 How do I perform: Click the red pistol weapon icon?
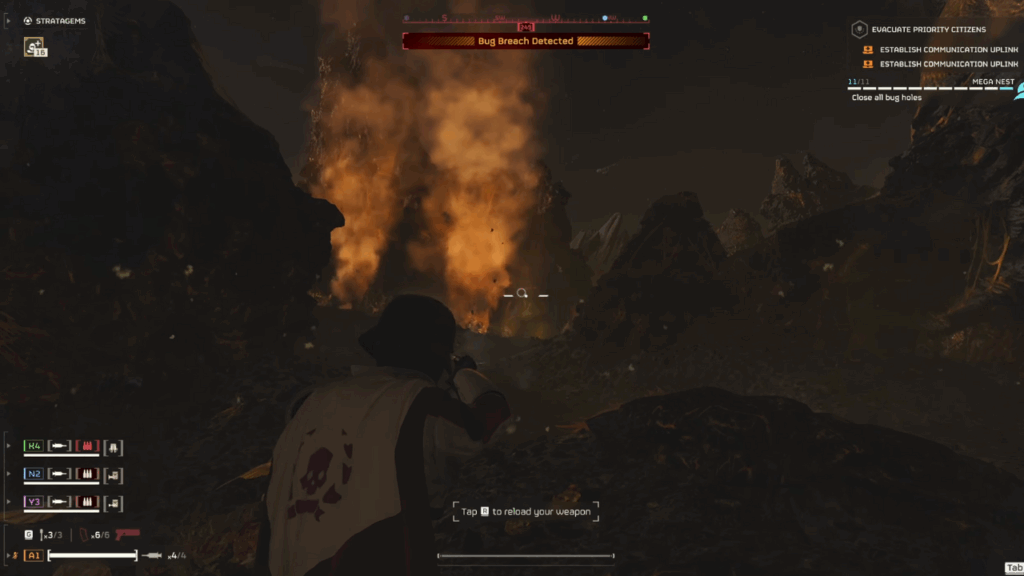coord(127,534)
